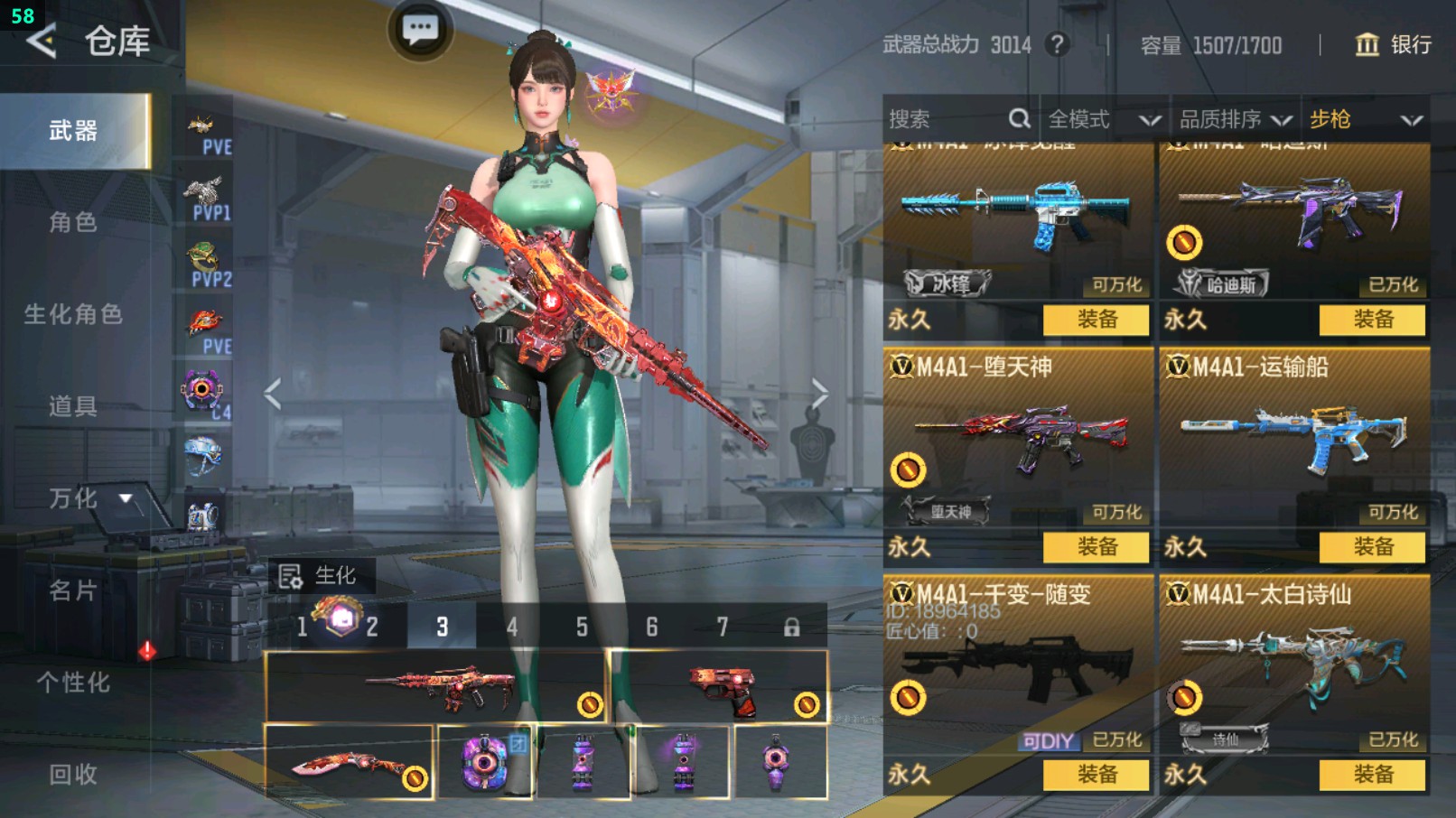The width and height of the screenshot is (1456, 818).
Task: Show the weapon power help question mark
Action: (x=1057, y=44)
